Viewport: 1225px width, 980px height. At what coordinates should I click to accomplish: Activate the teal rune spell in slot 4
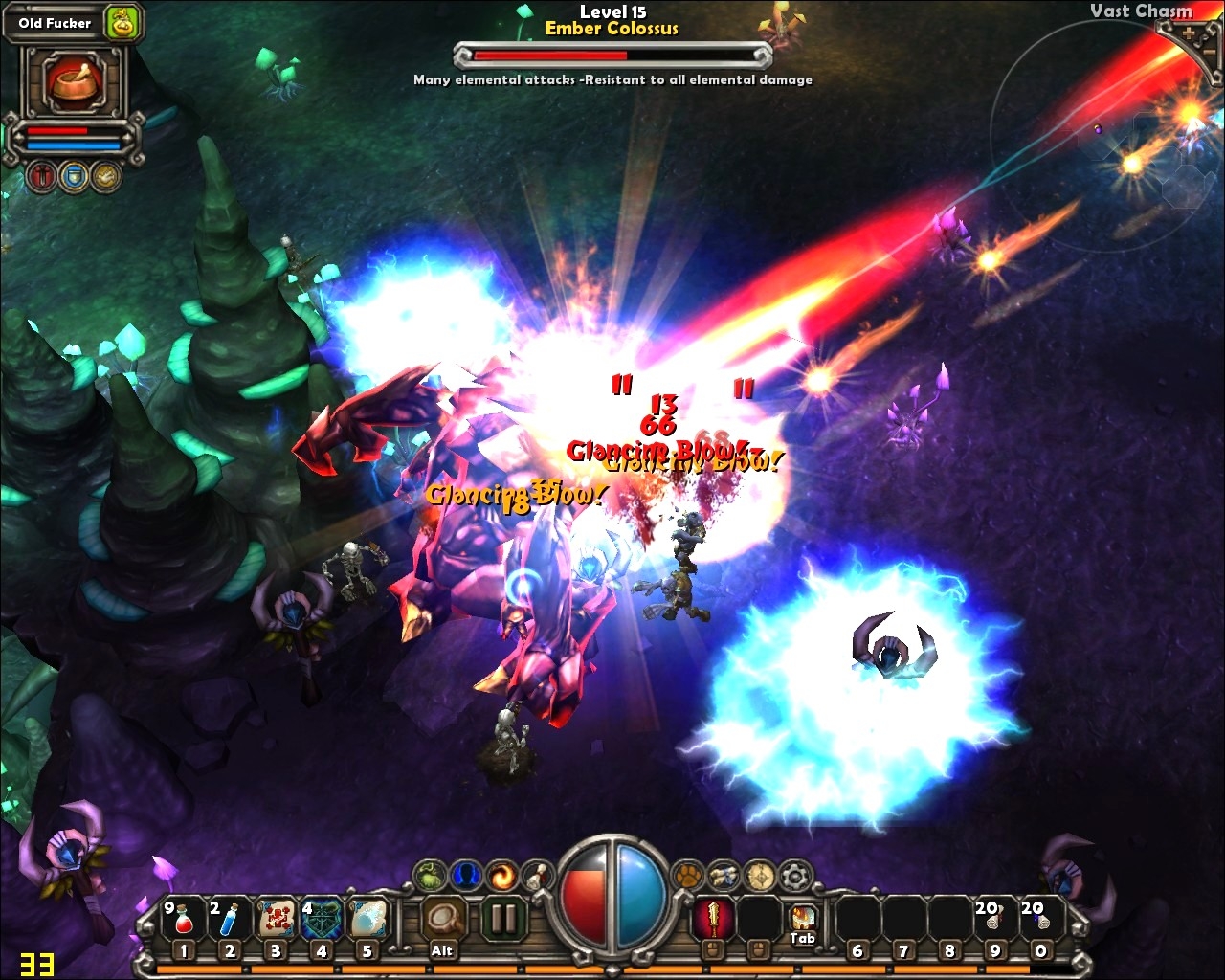[322, 920]
